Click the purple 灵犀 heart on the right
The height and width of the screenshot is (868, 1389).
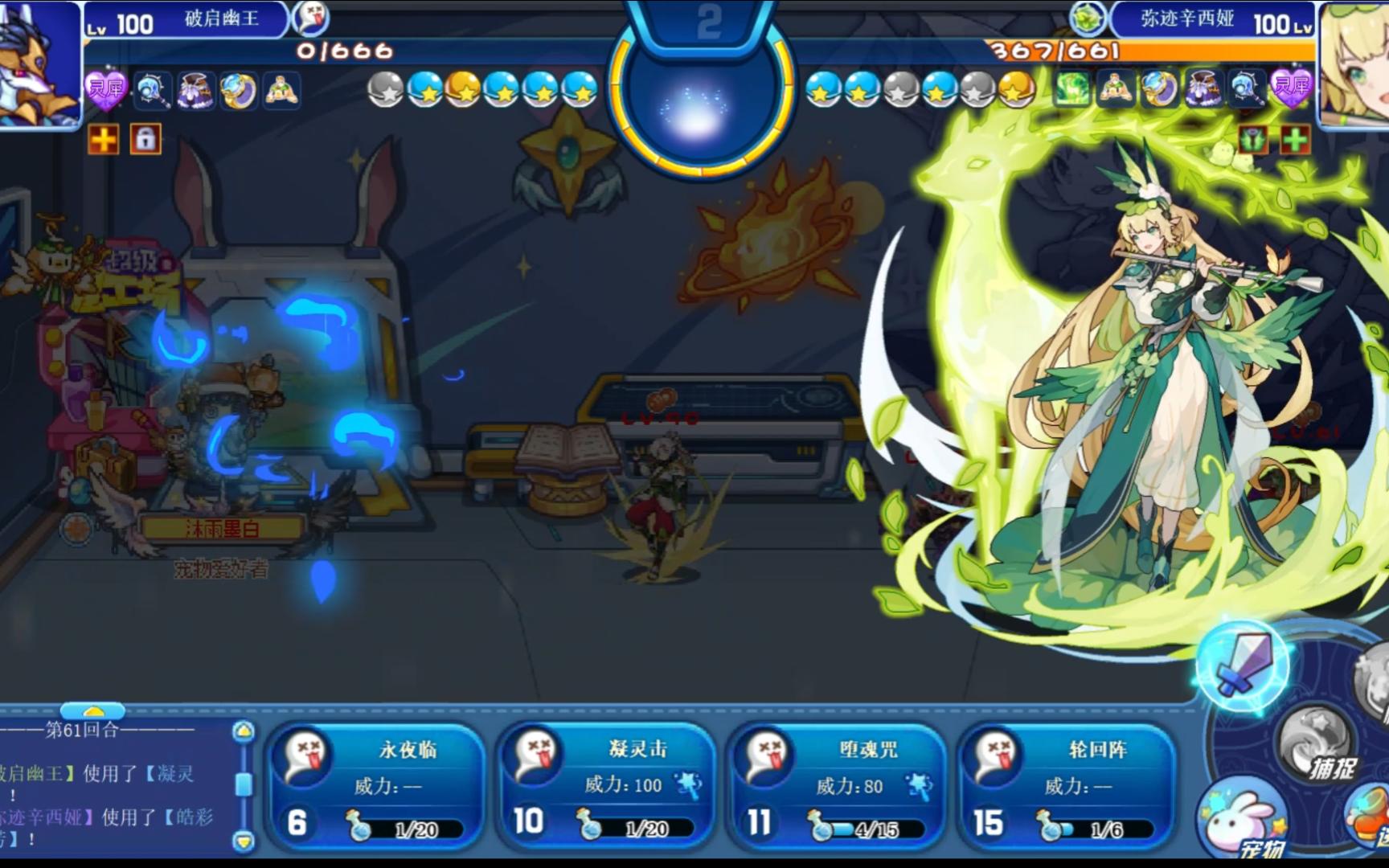1291,88
